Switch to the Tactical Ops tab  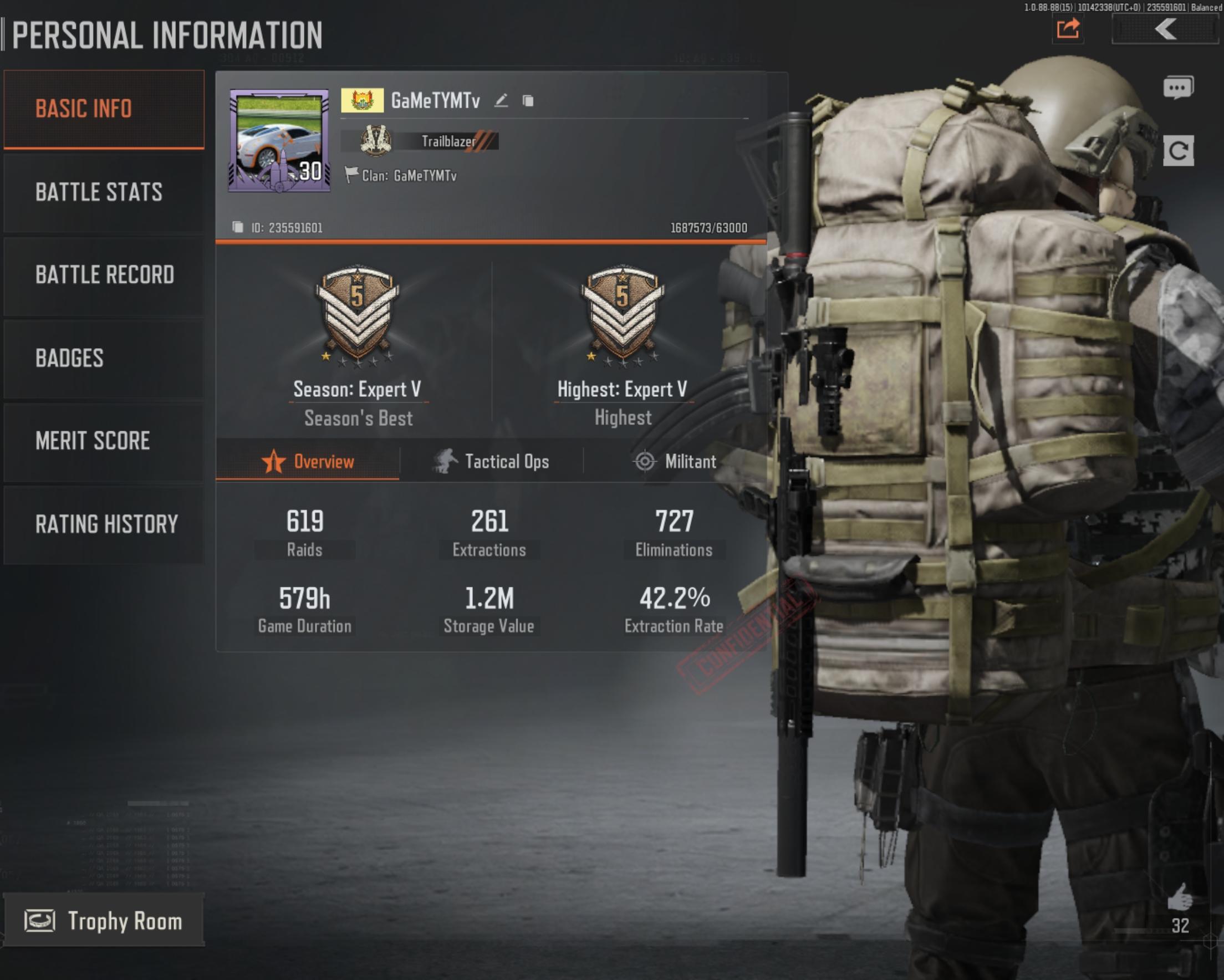492,462
